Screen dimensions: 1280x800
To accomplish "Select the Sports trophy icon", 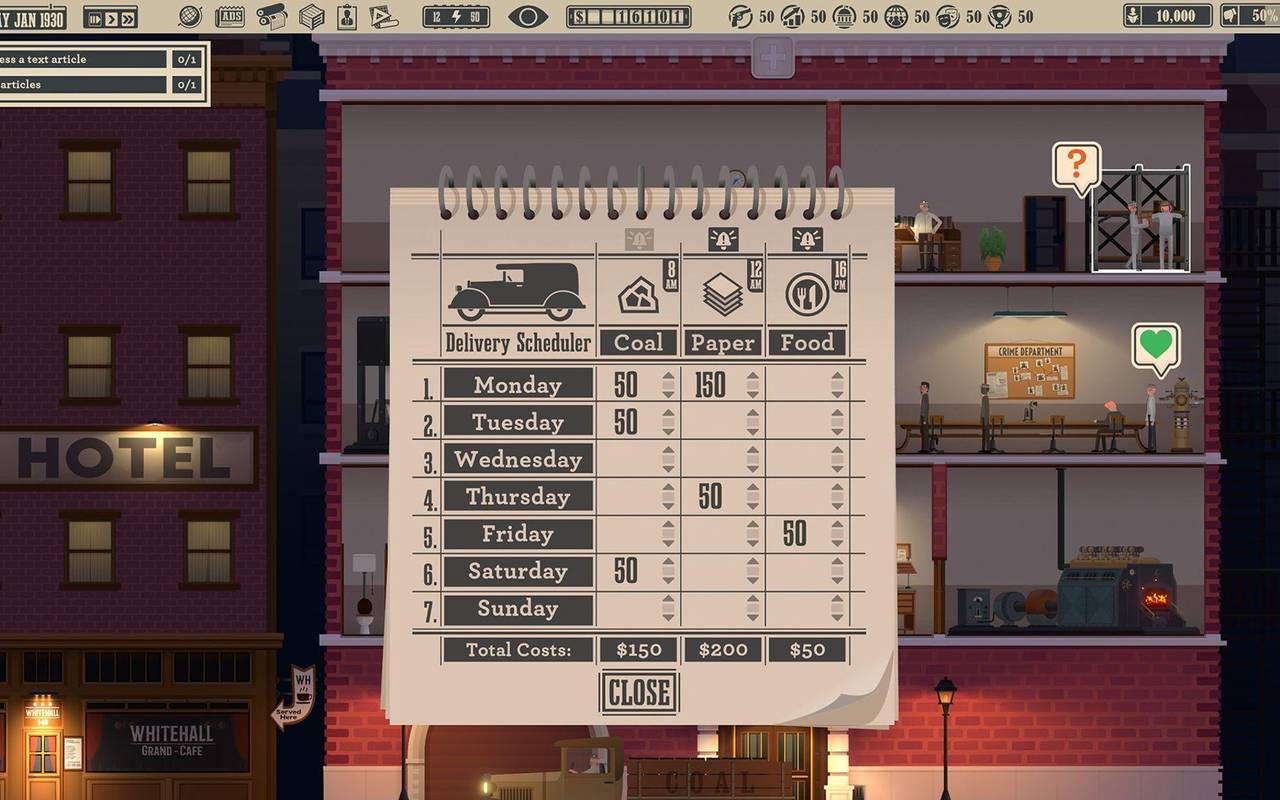I will point(1000,17).
